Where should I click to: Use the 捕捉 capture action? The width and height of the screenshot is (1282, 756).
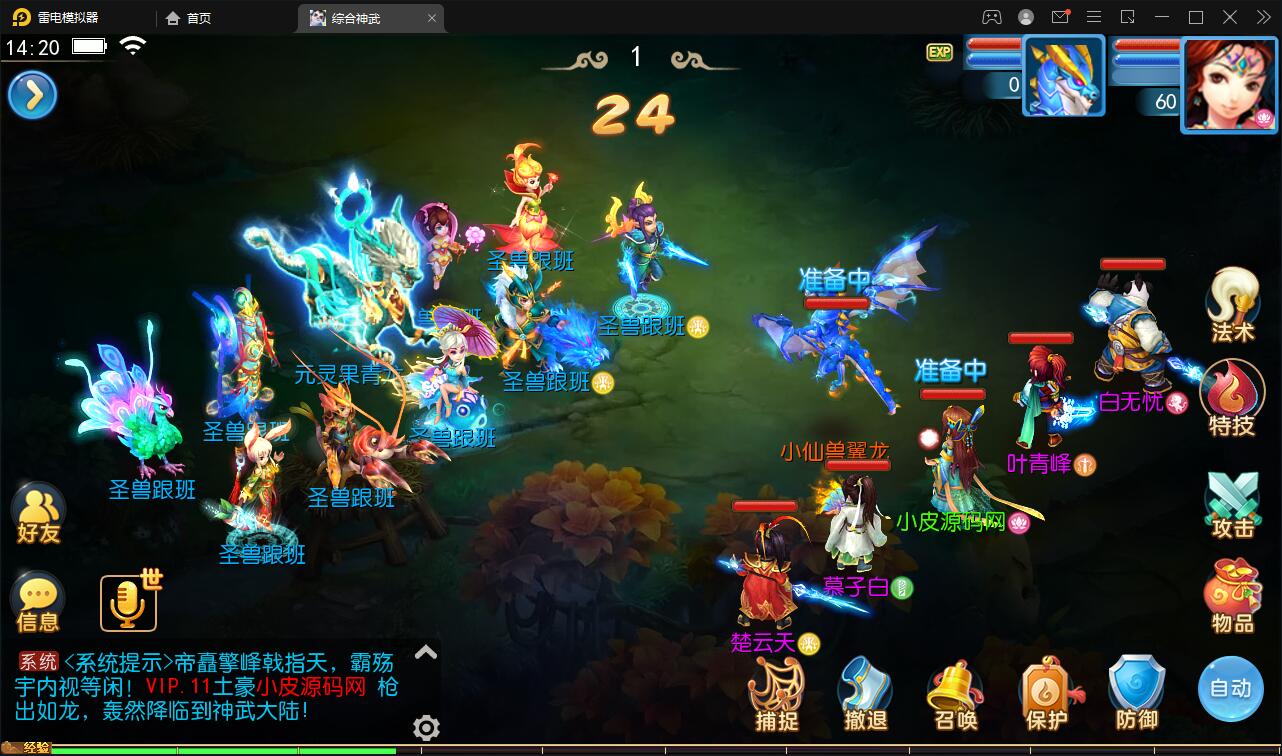775,690
